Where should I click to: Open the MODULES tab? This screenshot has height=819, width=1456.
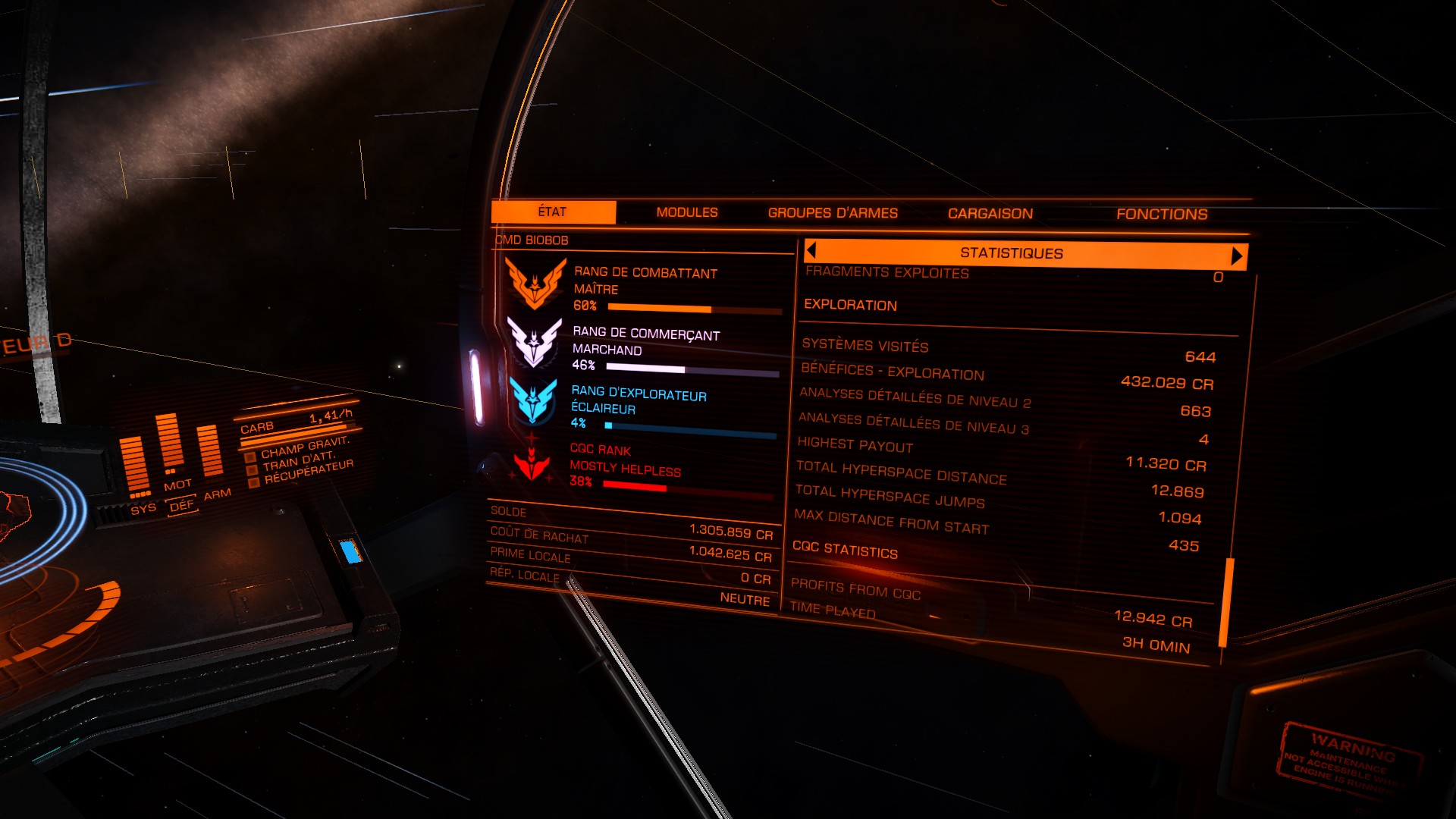[x=687, y=212]
